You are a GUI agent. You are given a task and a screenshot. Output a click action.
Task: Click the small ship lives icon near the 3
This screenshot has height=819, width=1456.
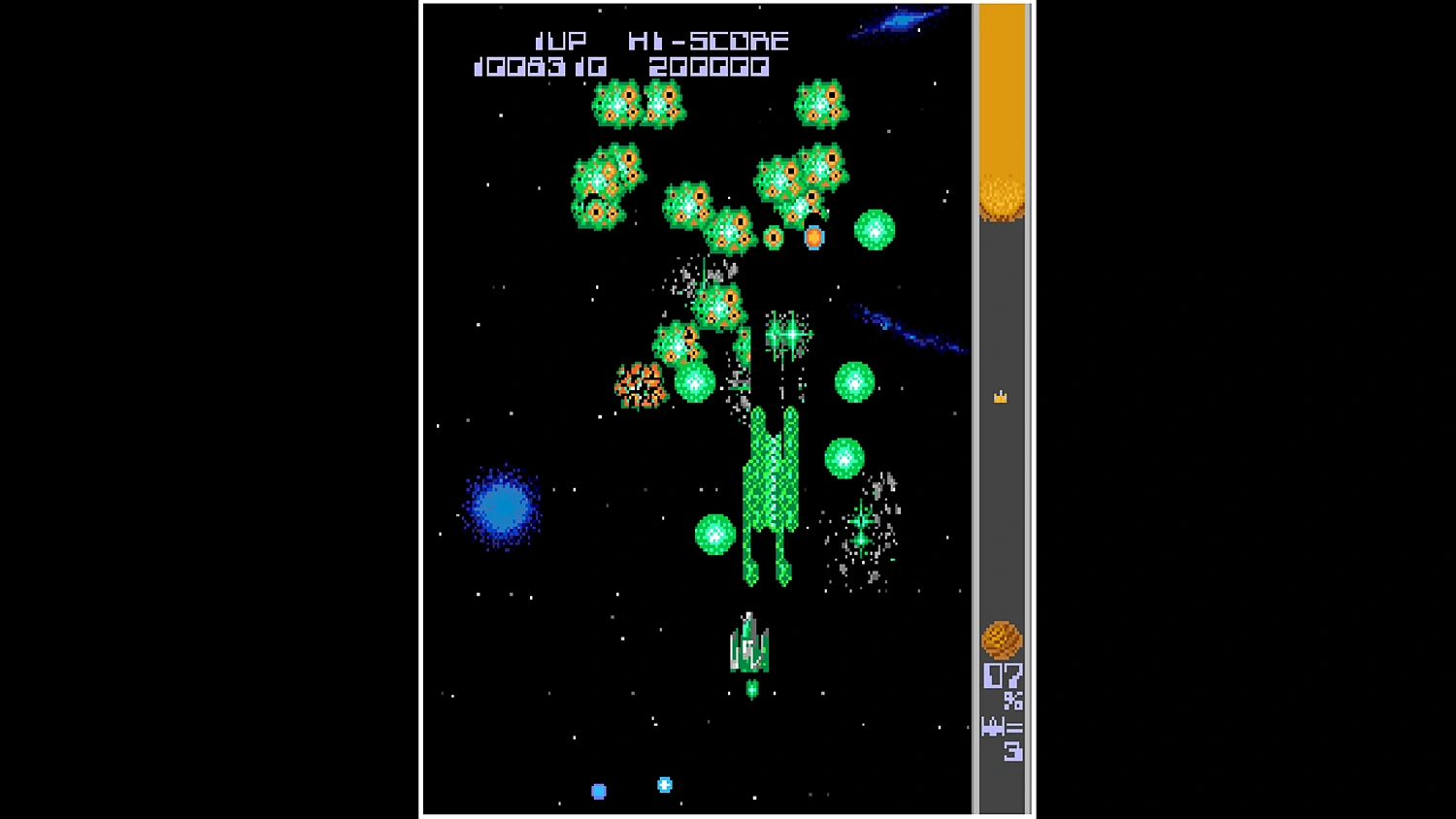[992, 726]
